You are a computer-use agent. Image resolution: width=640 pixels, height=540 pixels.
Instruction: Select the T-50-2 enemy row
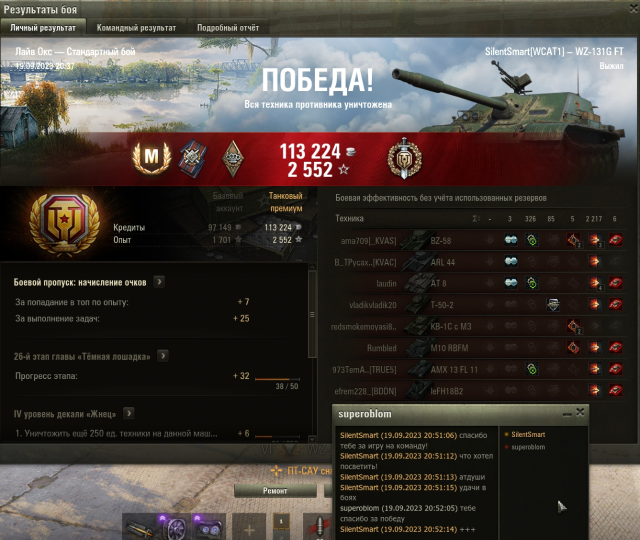[441, 304]
